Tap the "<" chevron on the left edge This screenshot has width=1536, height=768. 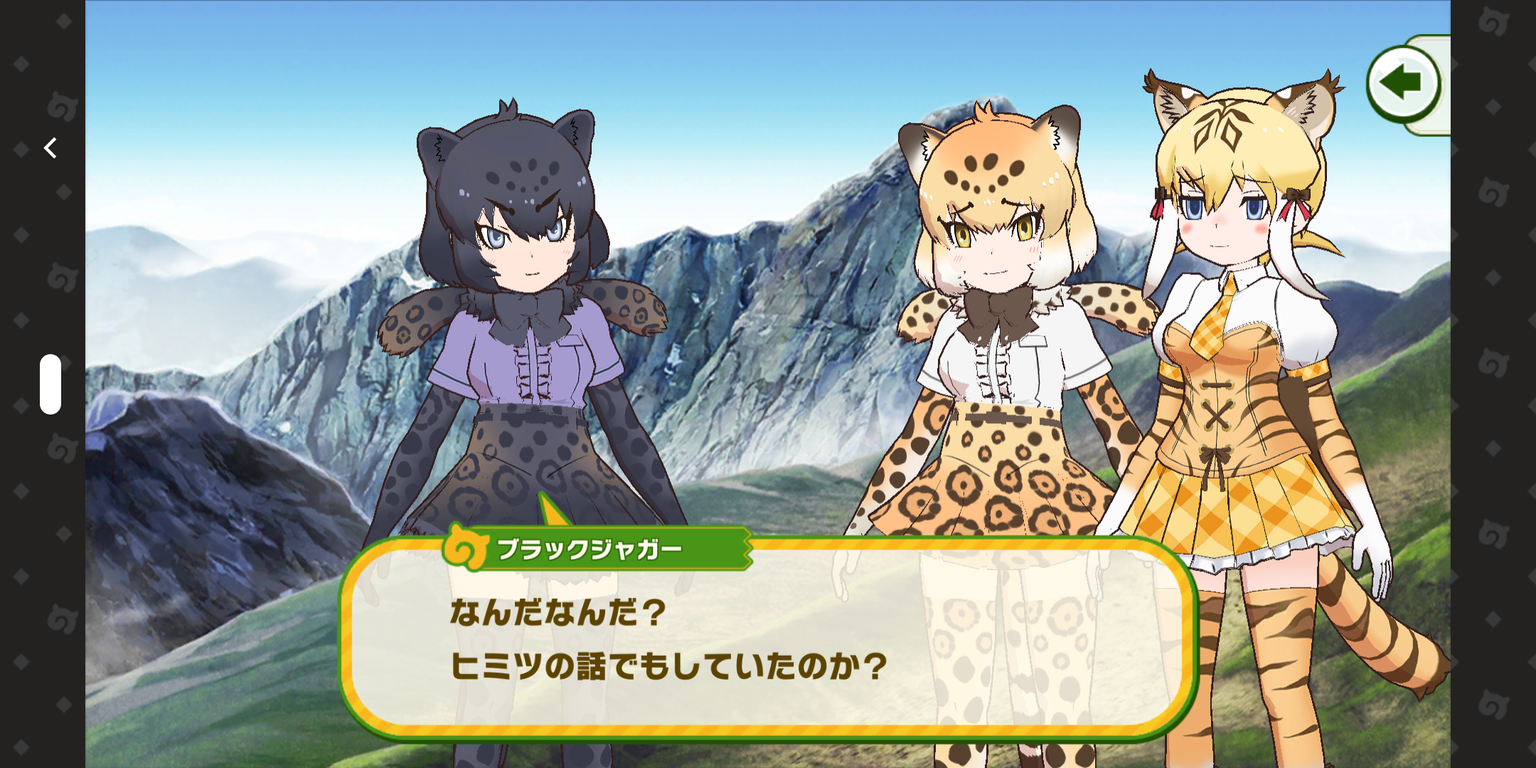(49, 147)
